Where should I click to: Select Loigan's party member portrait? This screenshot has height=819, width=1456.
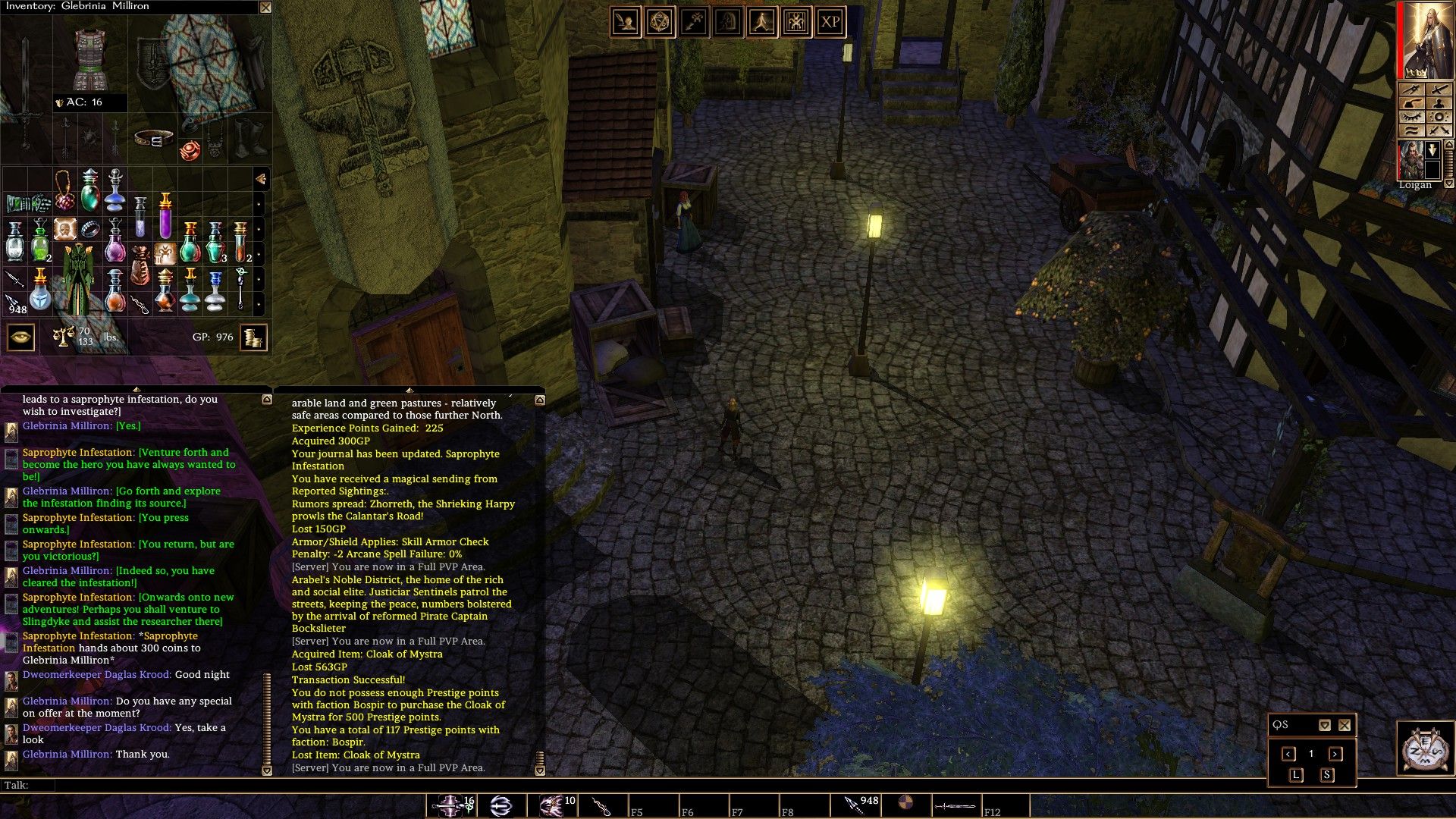1410,160
